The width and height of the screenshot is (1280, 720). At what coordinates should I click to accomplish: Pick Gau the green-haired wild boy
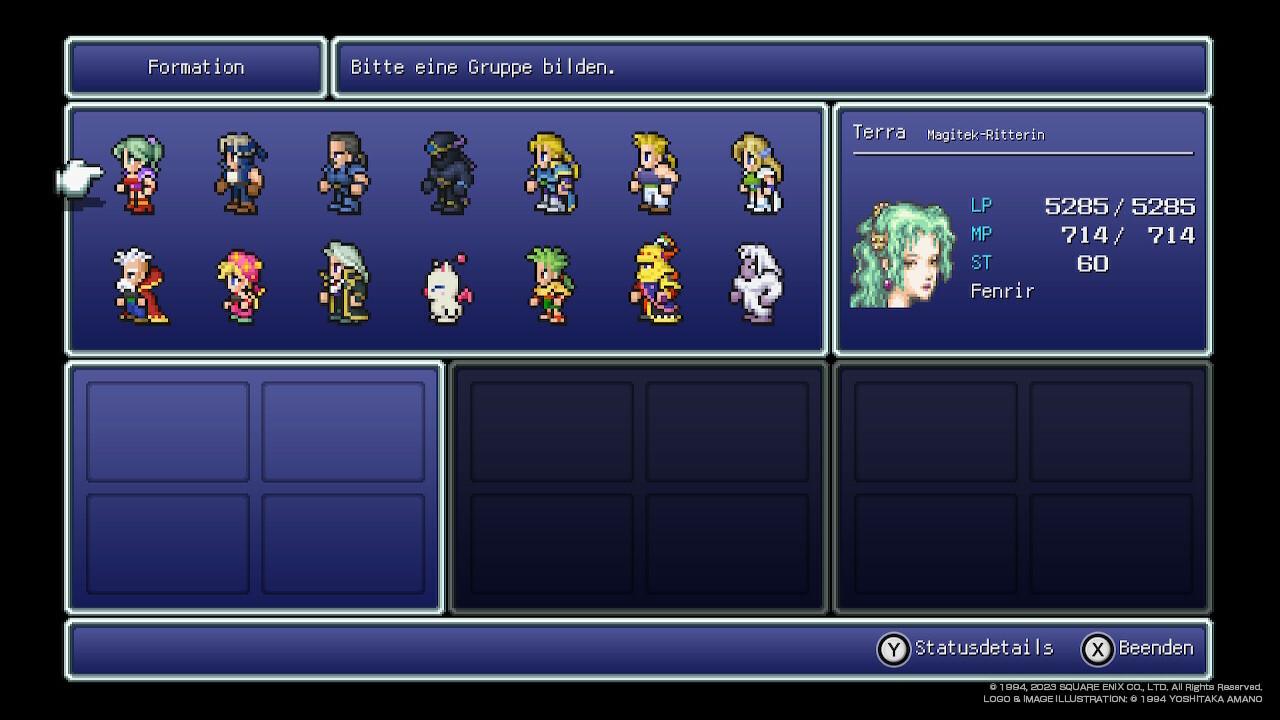(551, 286)
